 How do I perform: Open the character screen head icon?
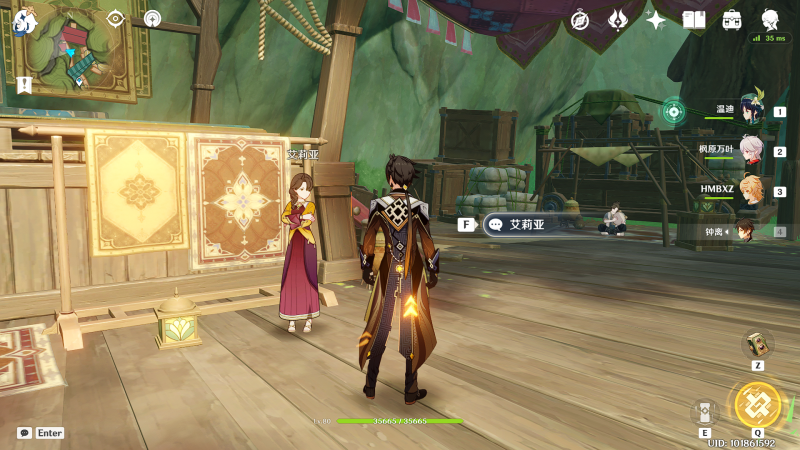[771, 20]
